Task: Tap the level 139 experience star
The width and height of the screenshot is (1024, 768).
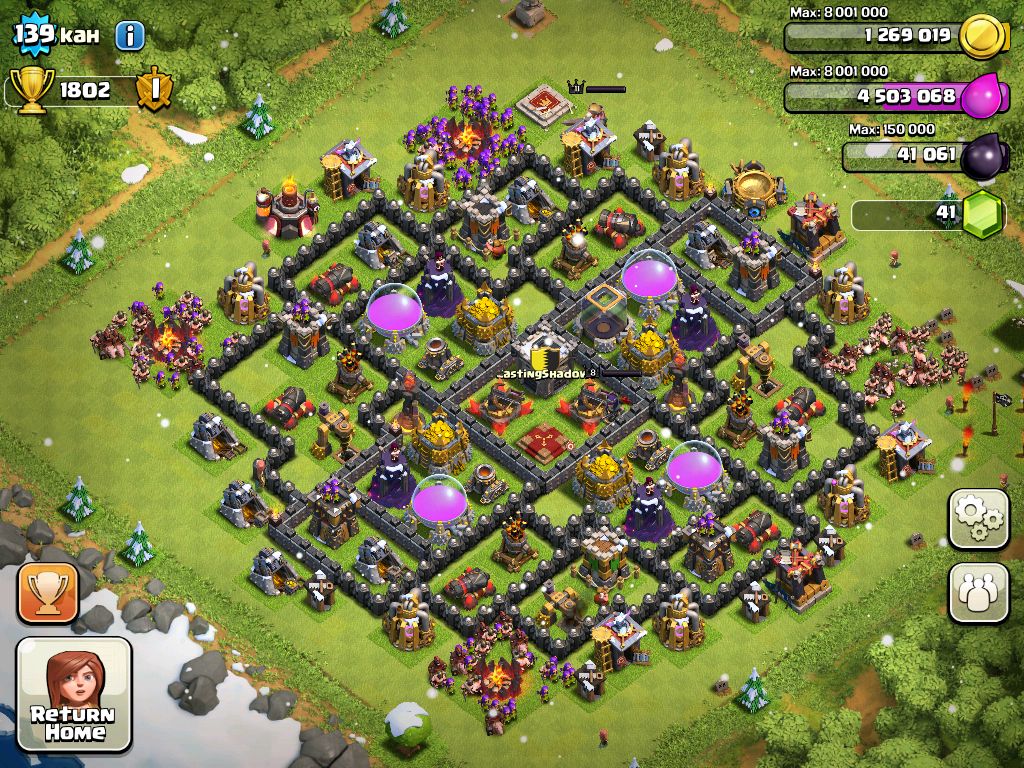Action: 33,35
